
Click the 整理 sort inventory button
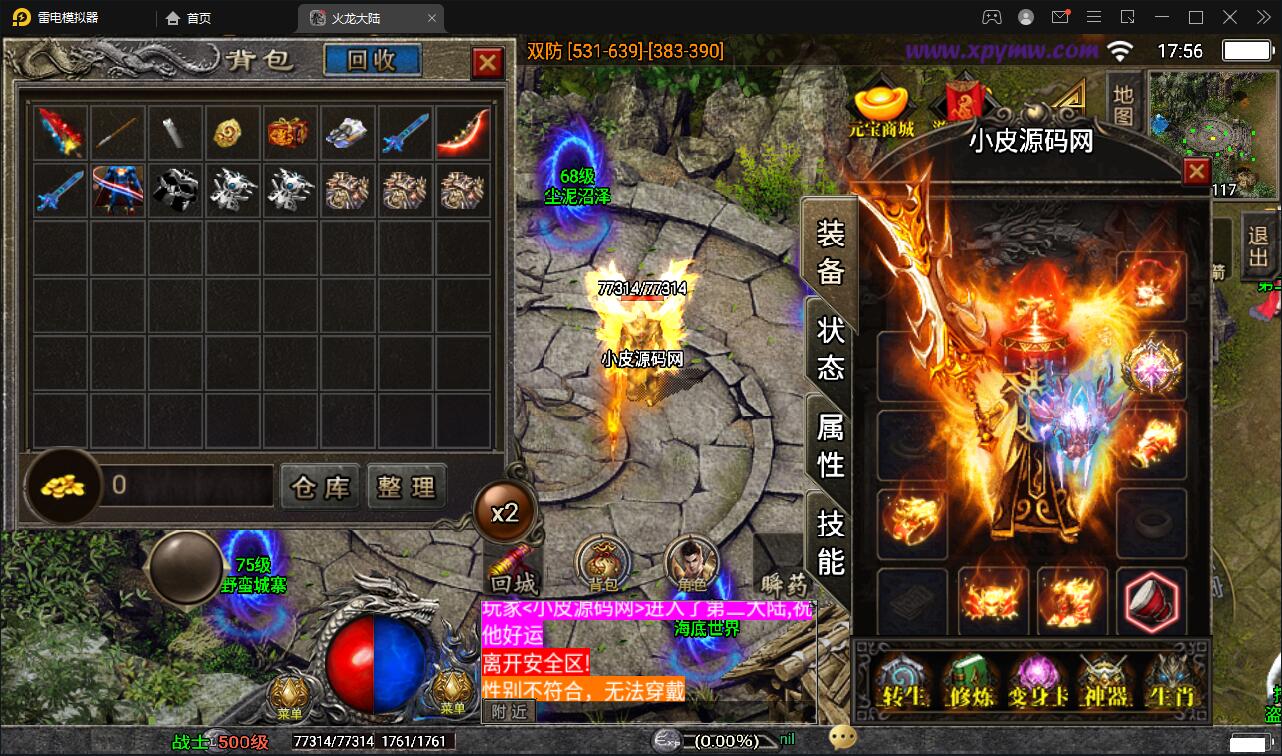[406, 487]
